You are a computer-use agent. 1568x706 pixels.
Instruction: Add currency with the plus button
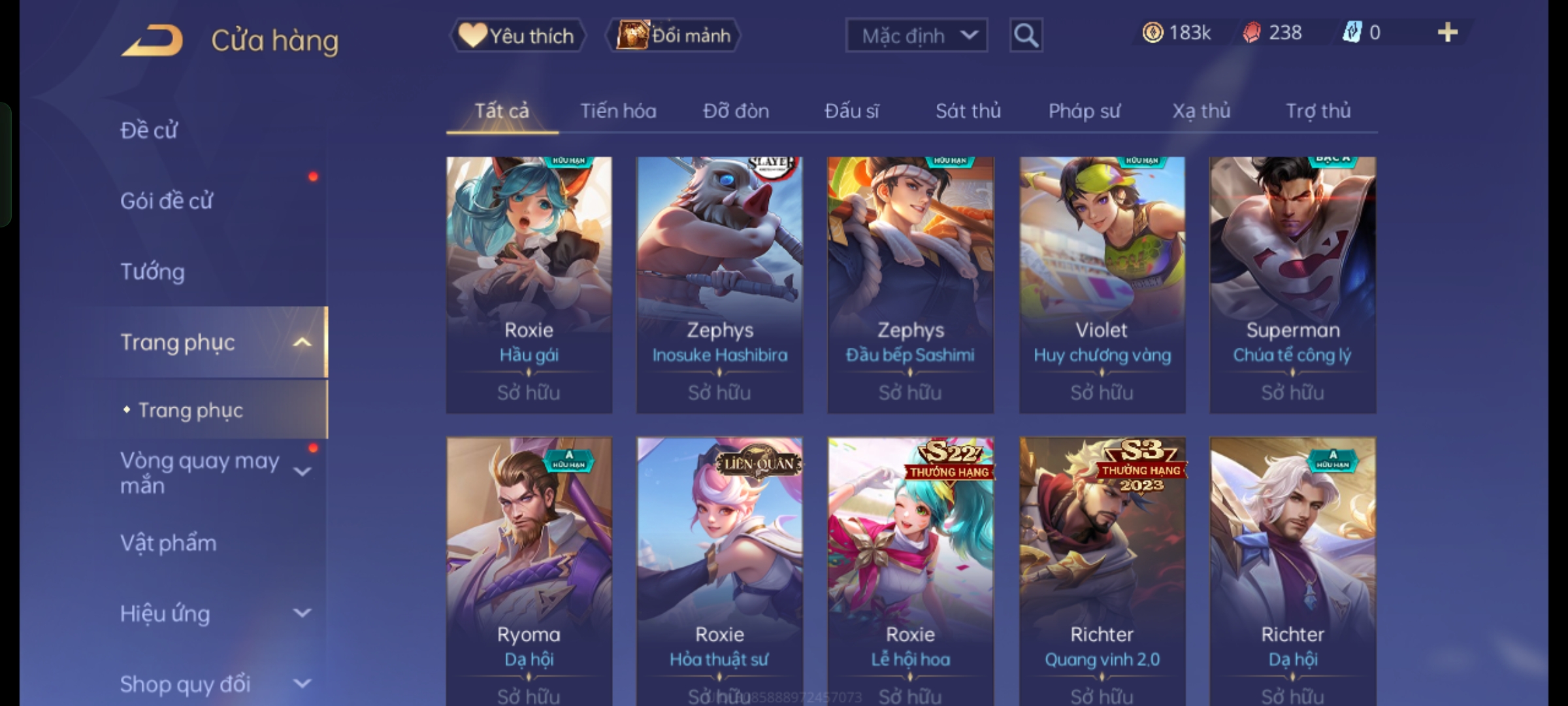[1447, 33]
